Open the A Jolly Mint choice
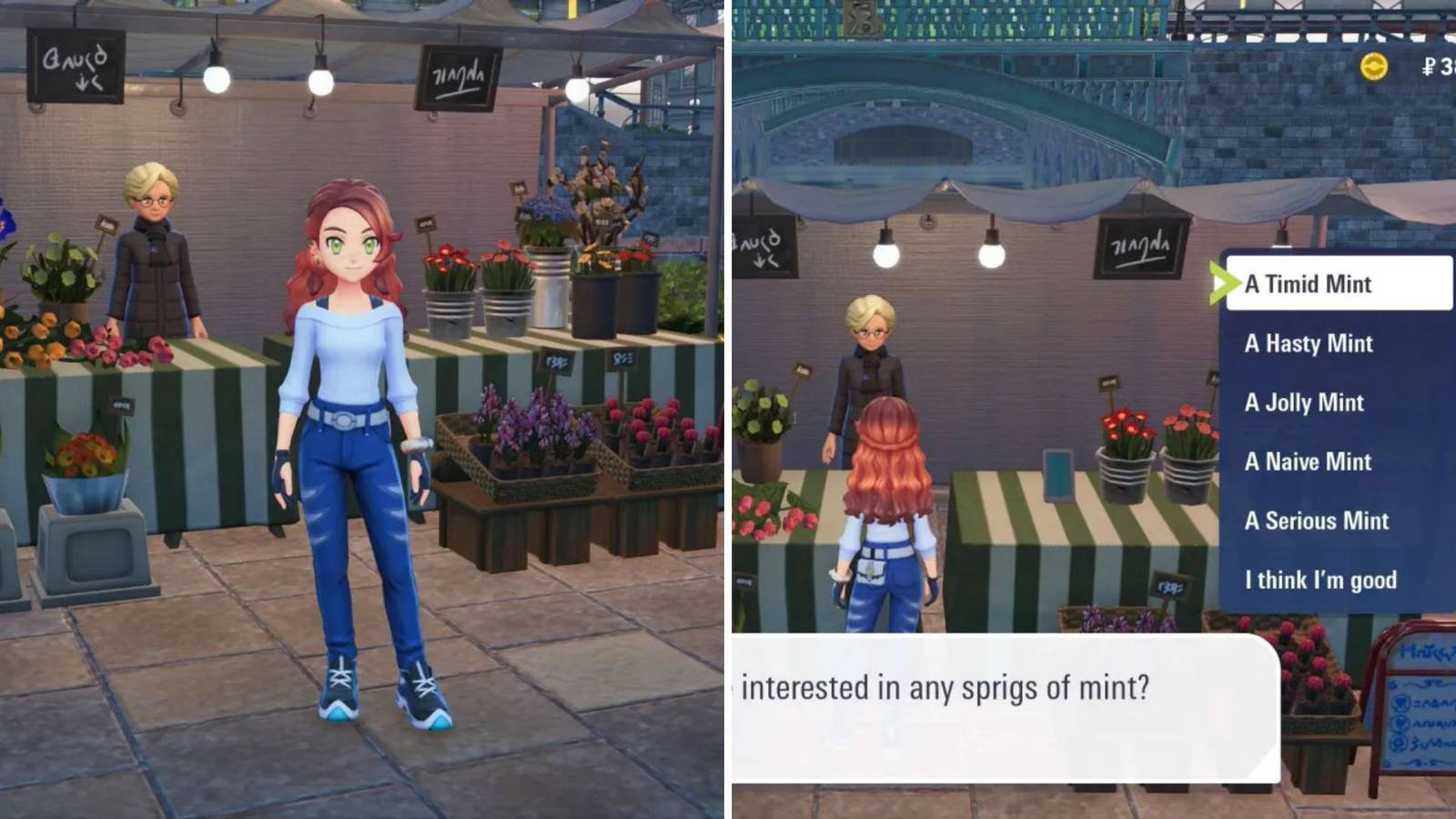The image size is (1456, 819). coord(1304,402)
